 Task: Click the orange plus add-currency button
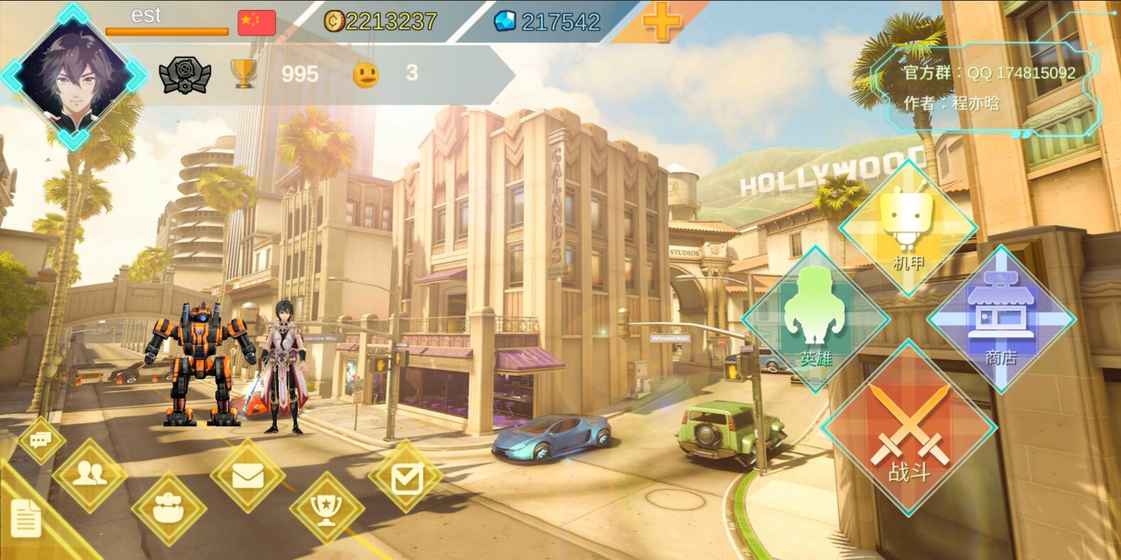(661, 21)
